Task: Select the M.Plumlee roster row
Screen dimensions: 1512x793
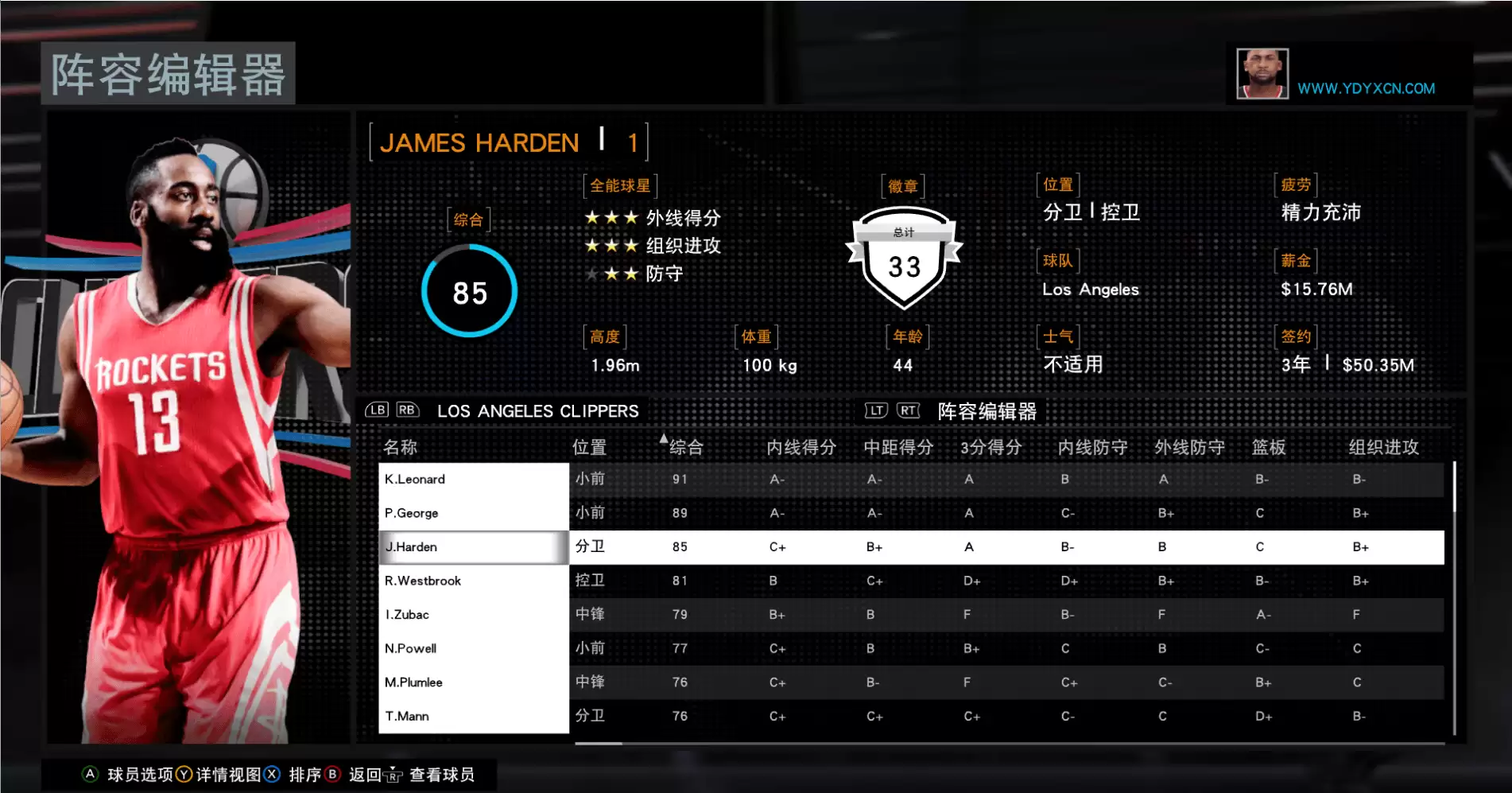Action: coord(474,682)
